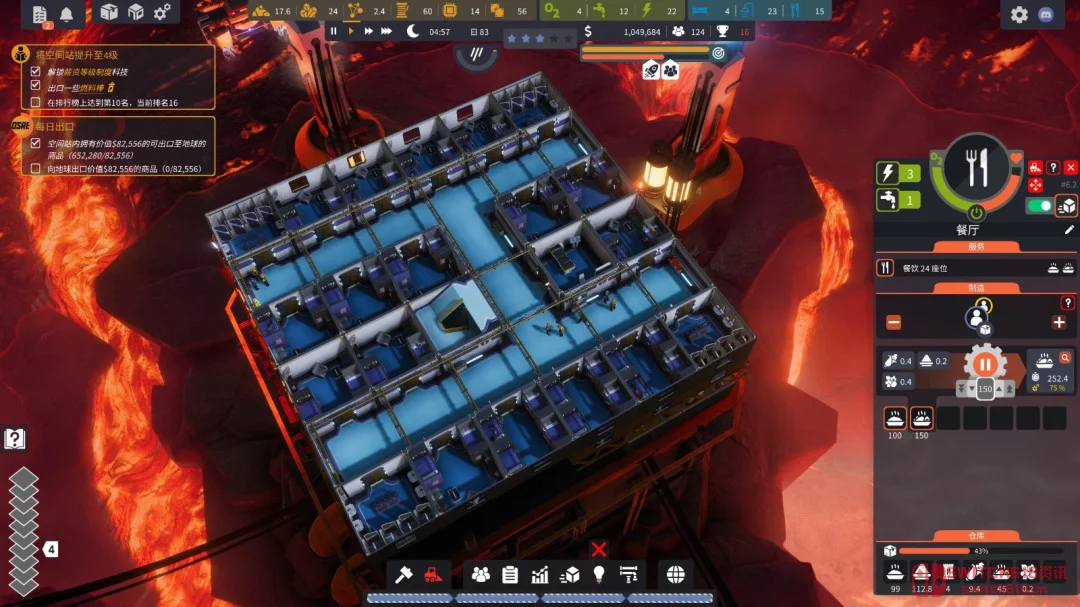Pause the game speed
Image resolution: width=1080 pixels, height=607 pixels.
pos(334,31)
